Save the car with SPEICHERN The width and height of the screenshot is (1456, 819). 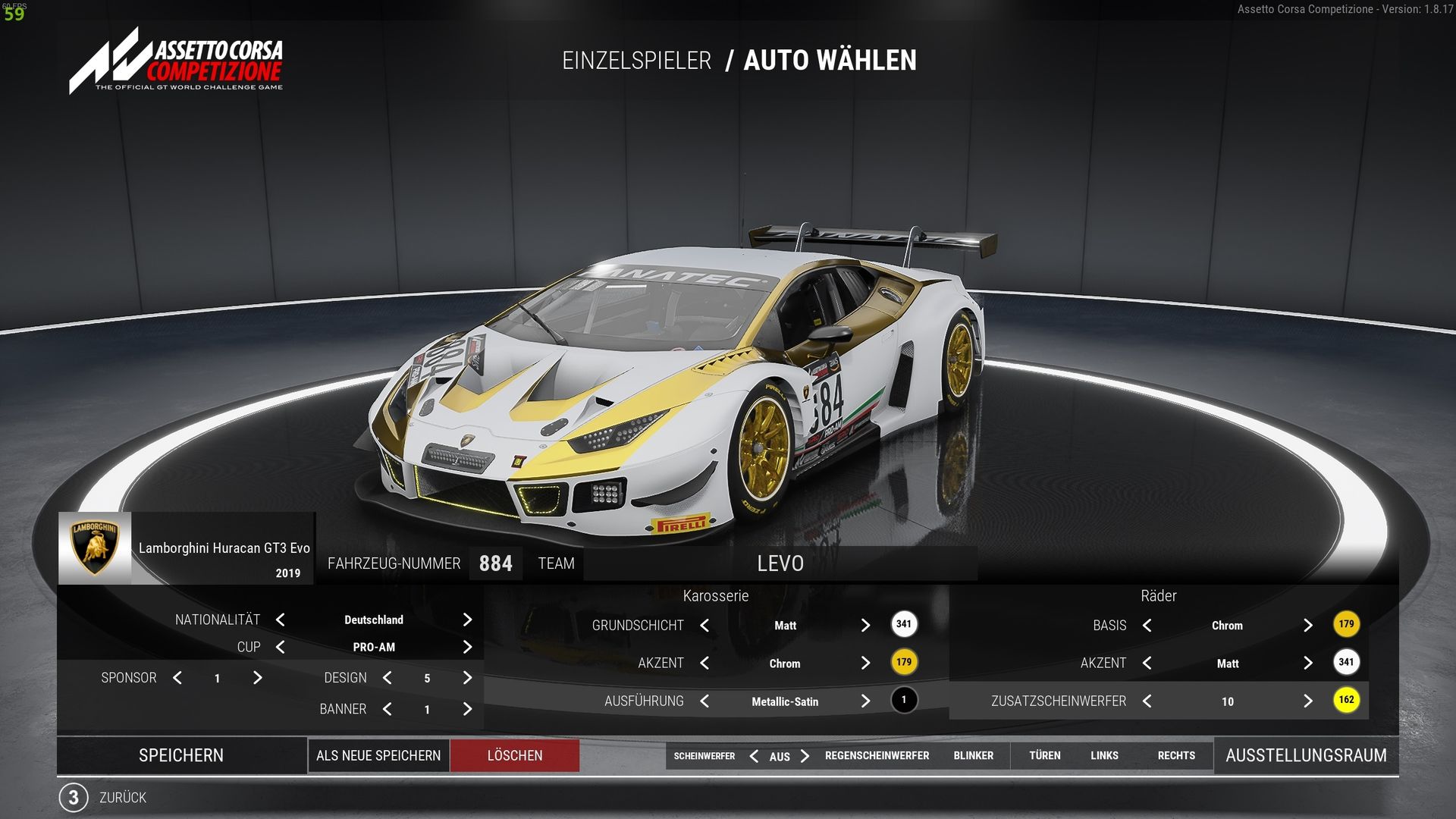click(181, 755)
